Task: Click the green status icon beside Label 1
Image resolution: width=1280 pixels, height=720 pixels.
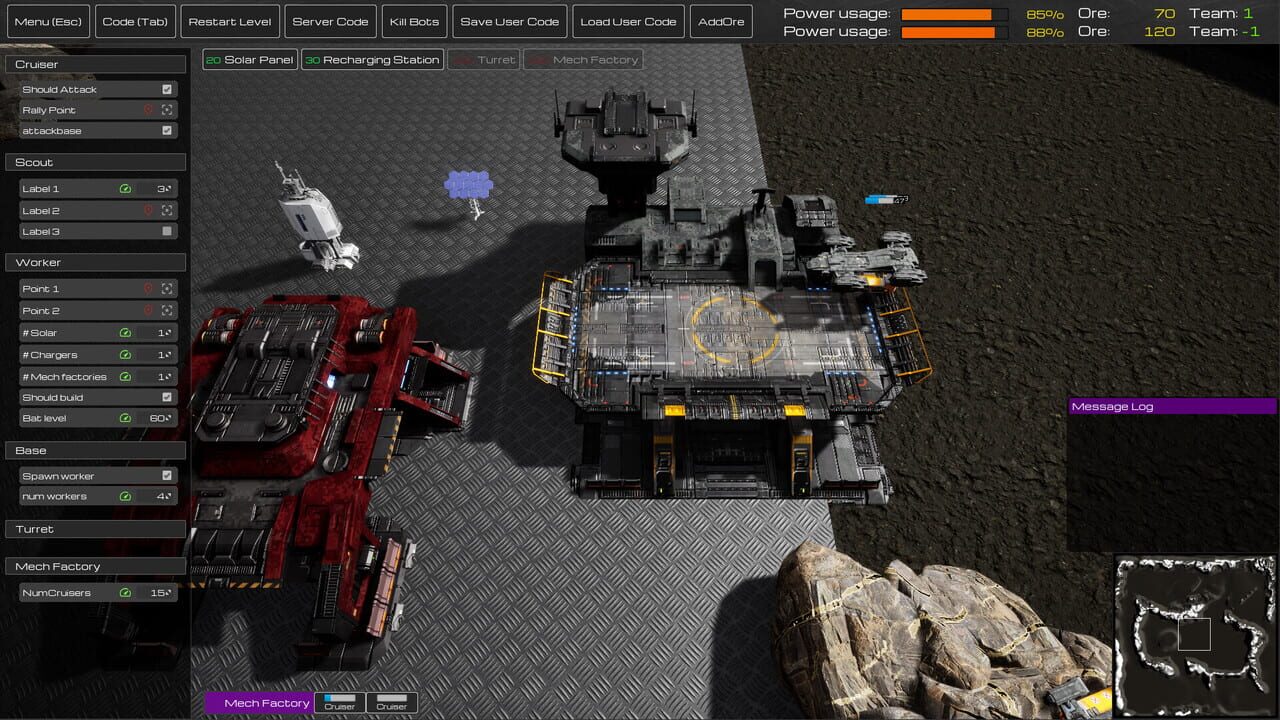Action: (x=125, y=189)
